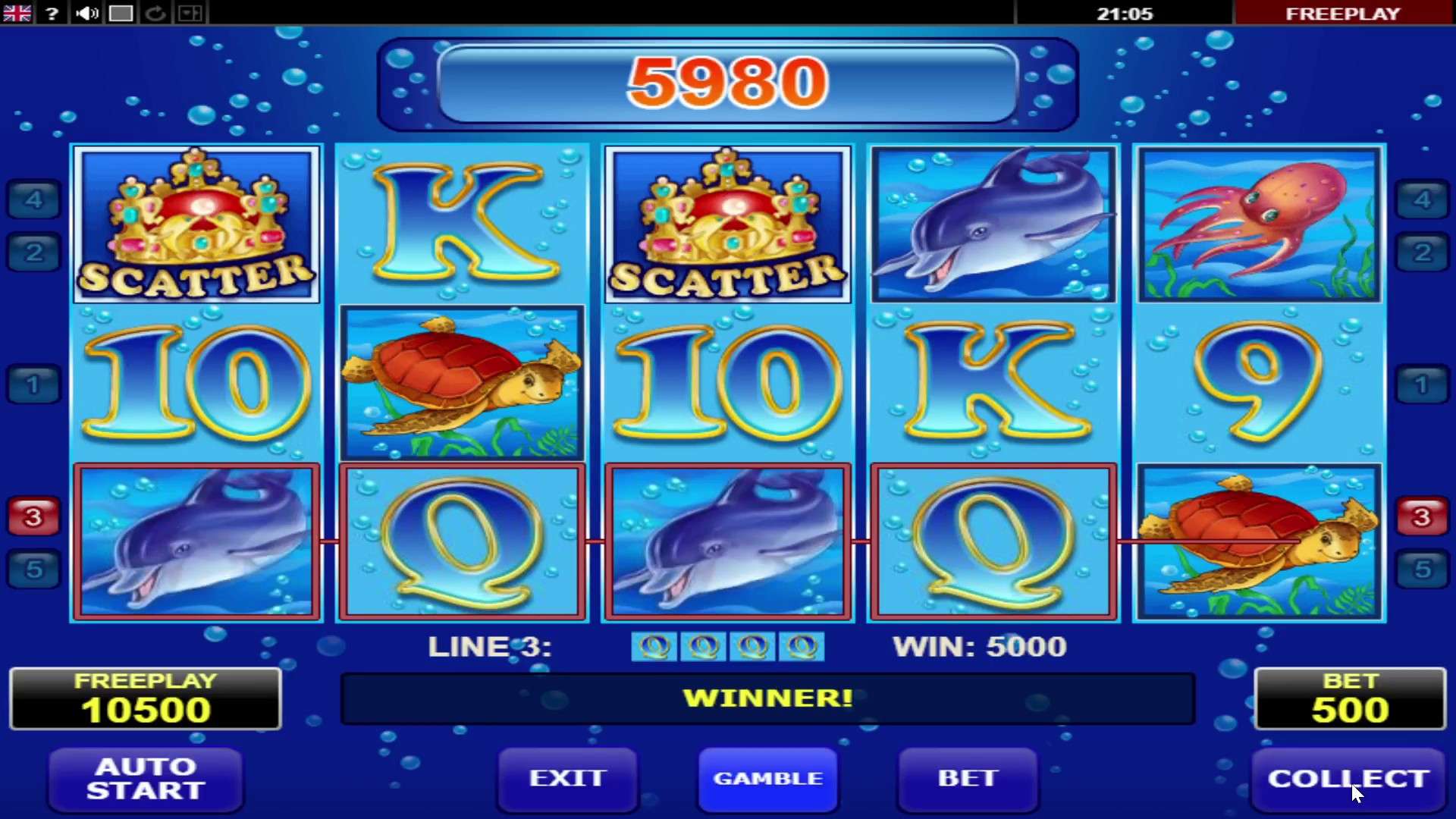Click the 5980 win counter display
1456x819 pixels.
tap(726, 83)
